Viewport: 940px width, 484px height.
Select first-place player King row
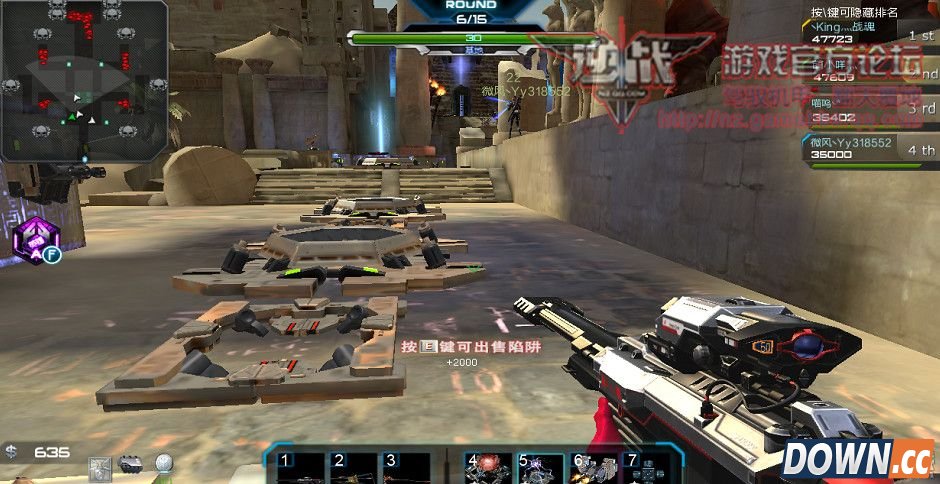870,34
